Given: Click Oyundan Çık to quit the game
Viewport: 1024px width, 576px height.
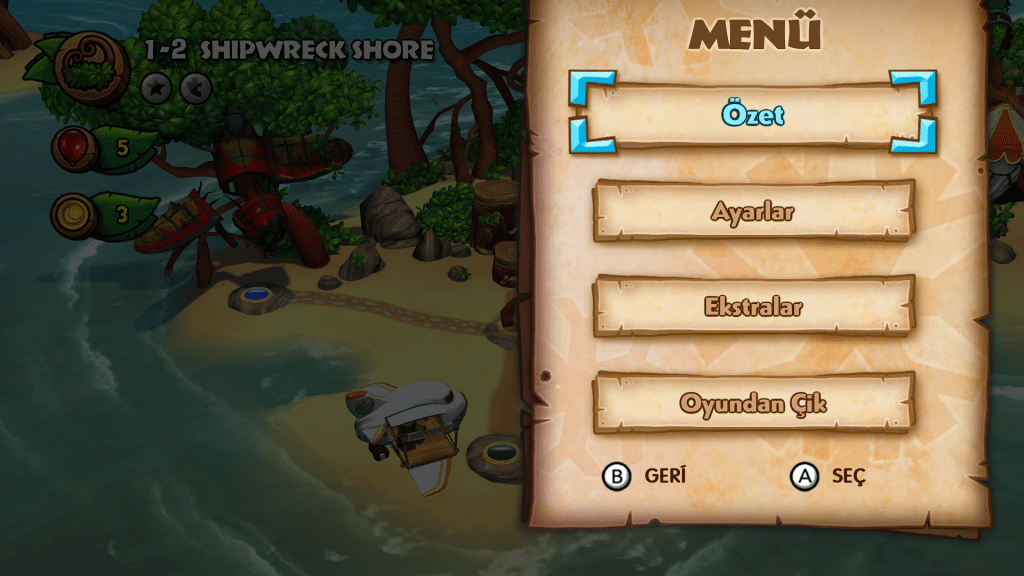Looking at the screenshot, I should pyautogui.click(x=753, y=402).
